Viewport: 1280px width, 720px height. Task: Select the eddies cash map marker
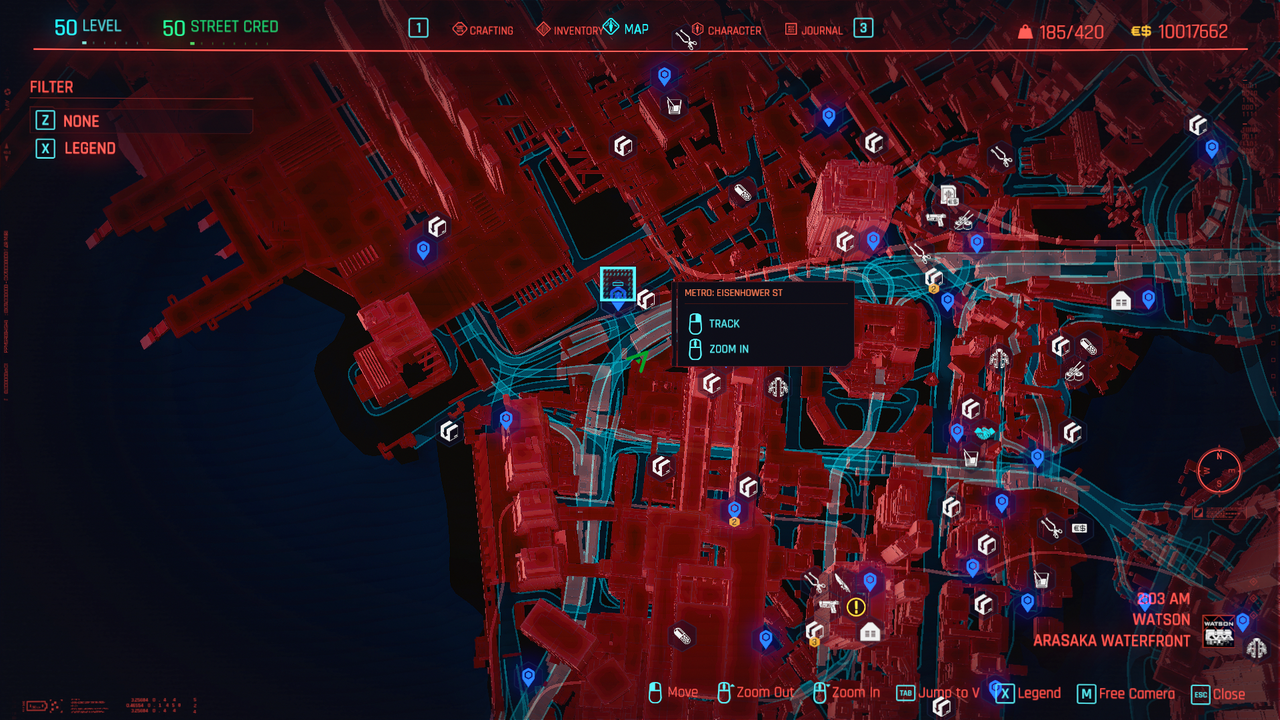(x=1079, y=528)
